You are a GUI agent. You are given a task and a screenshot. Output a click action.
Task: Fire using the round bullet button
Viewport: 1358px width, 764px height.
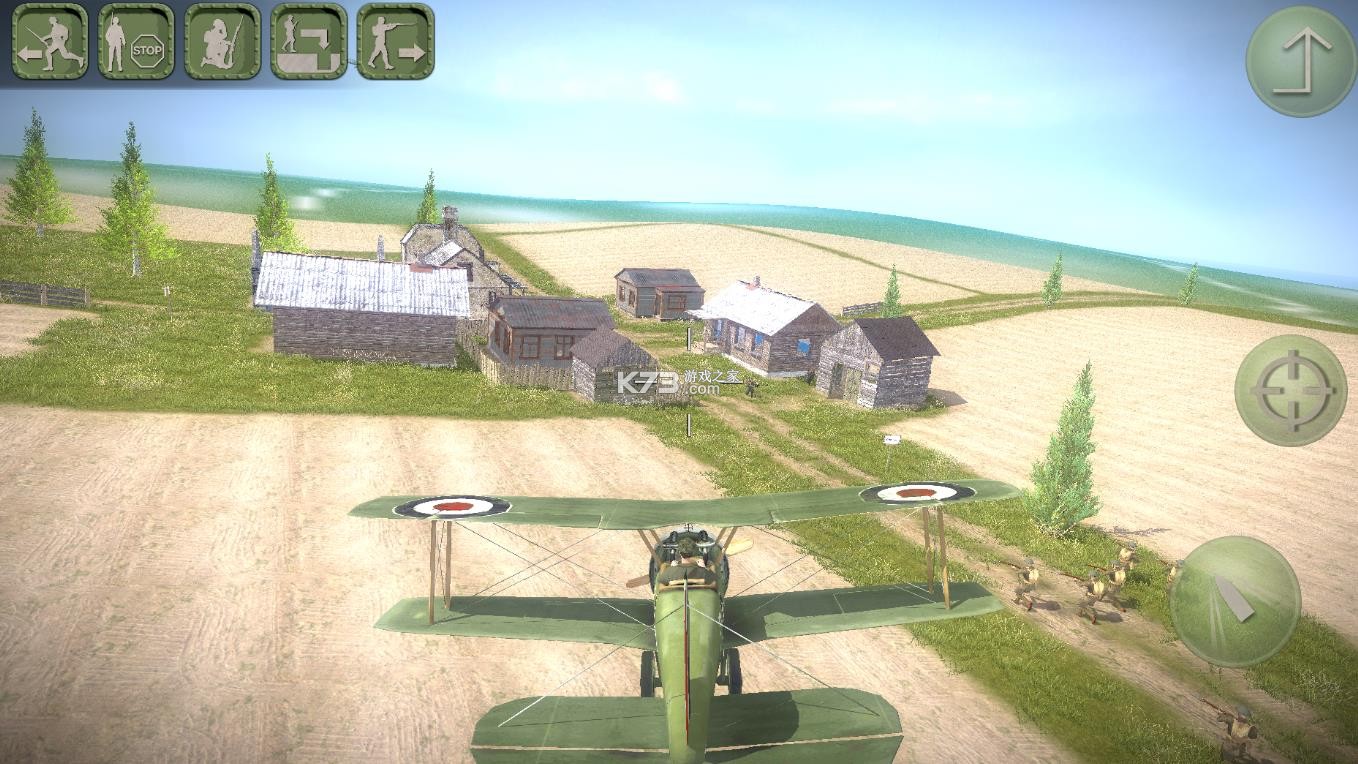point(1235,601)
